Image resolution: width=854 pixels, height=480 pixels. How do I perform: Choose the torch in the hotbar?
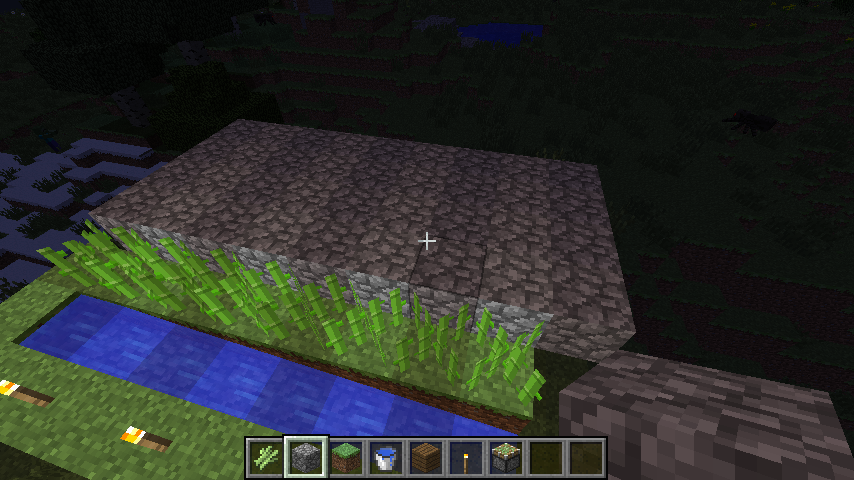click(x=465, y=458)
